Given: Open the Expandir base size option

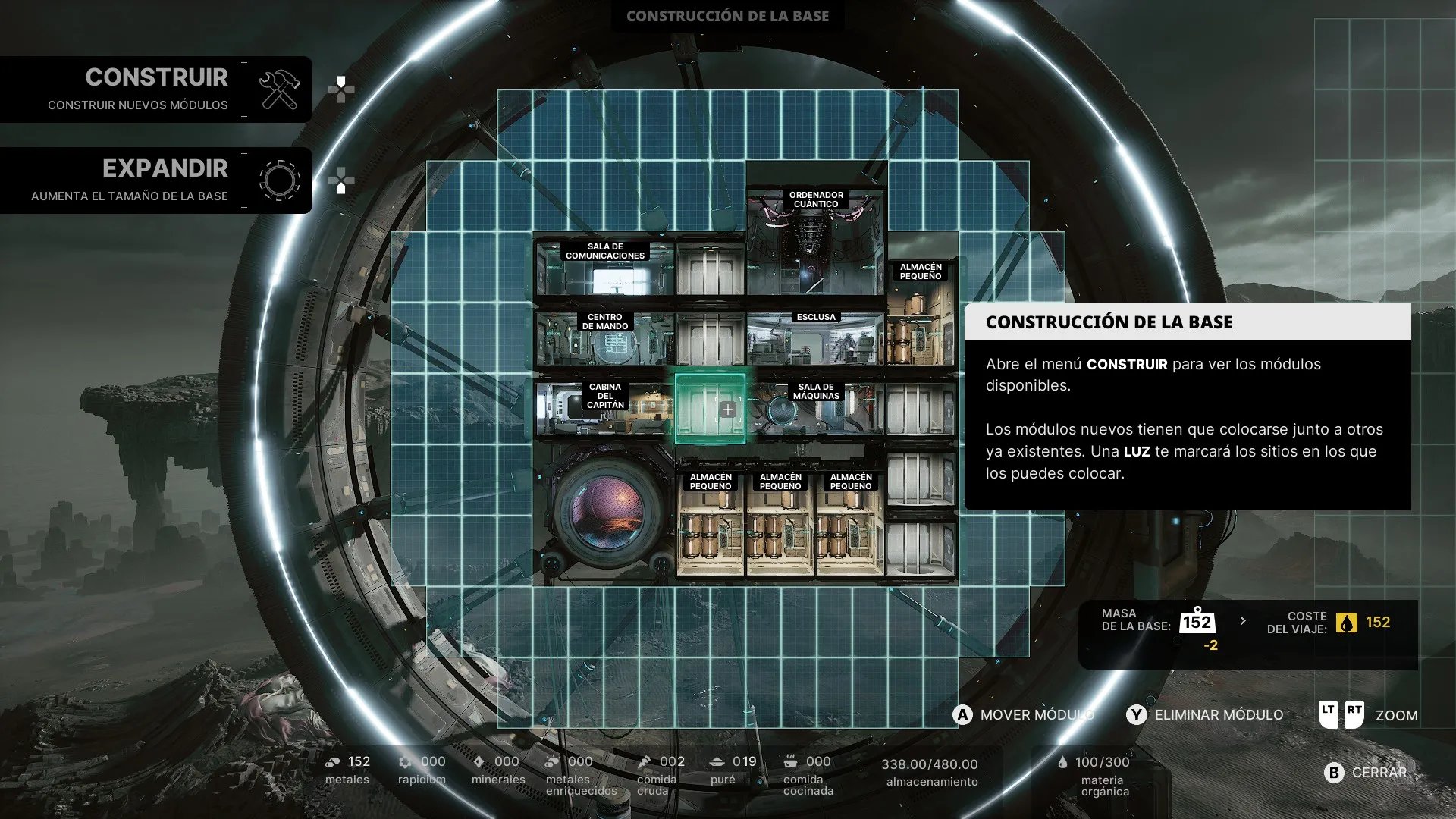Looking at the screenshot, I should pos(156,180).
